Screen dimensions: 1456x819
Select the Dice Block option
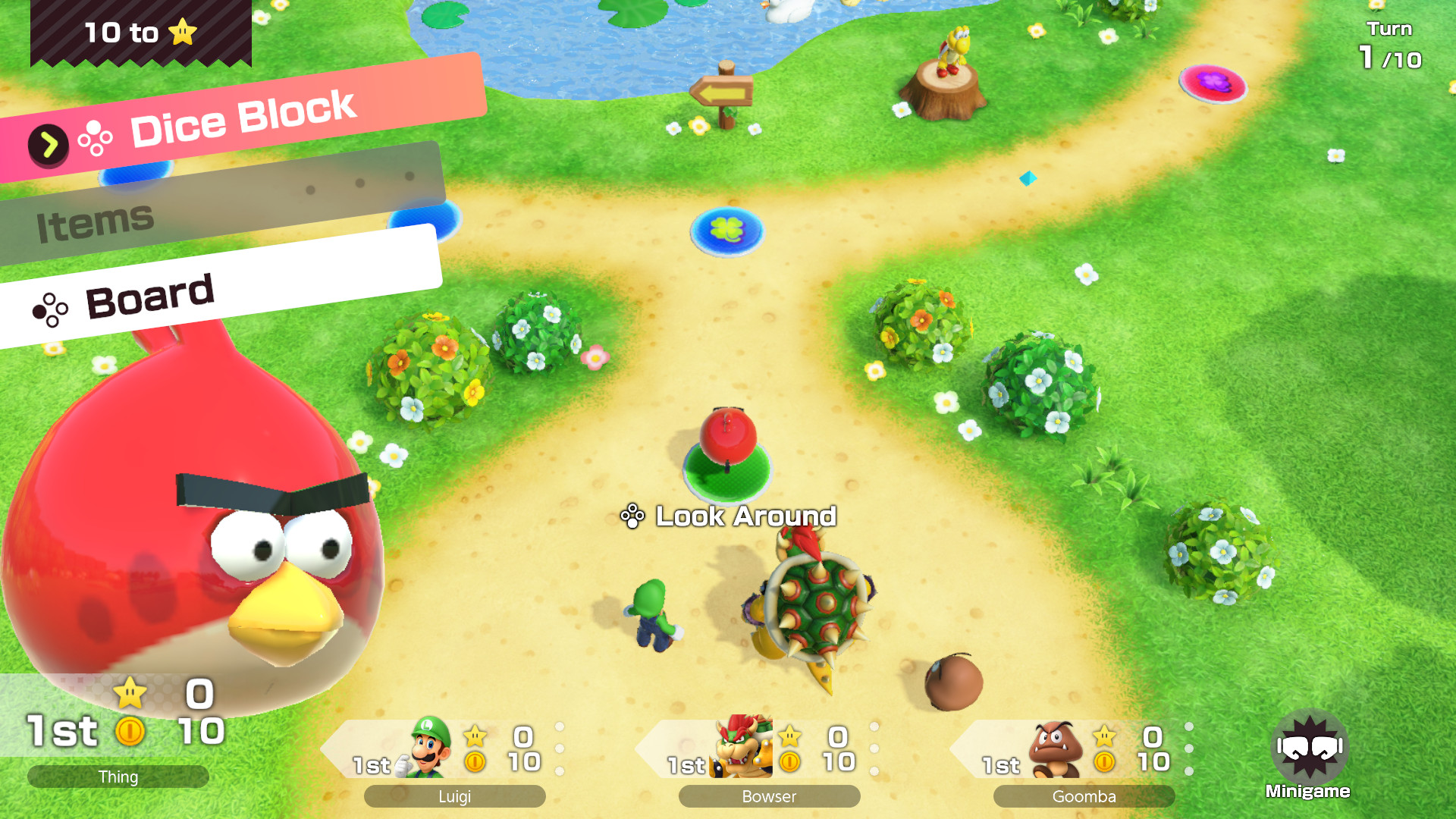pyautogui.click(x=241, y=118)
